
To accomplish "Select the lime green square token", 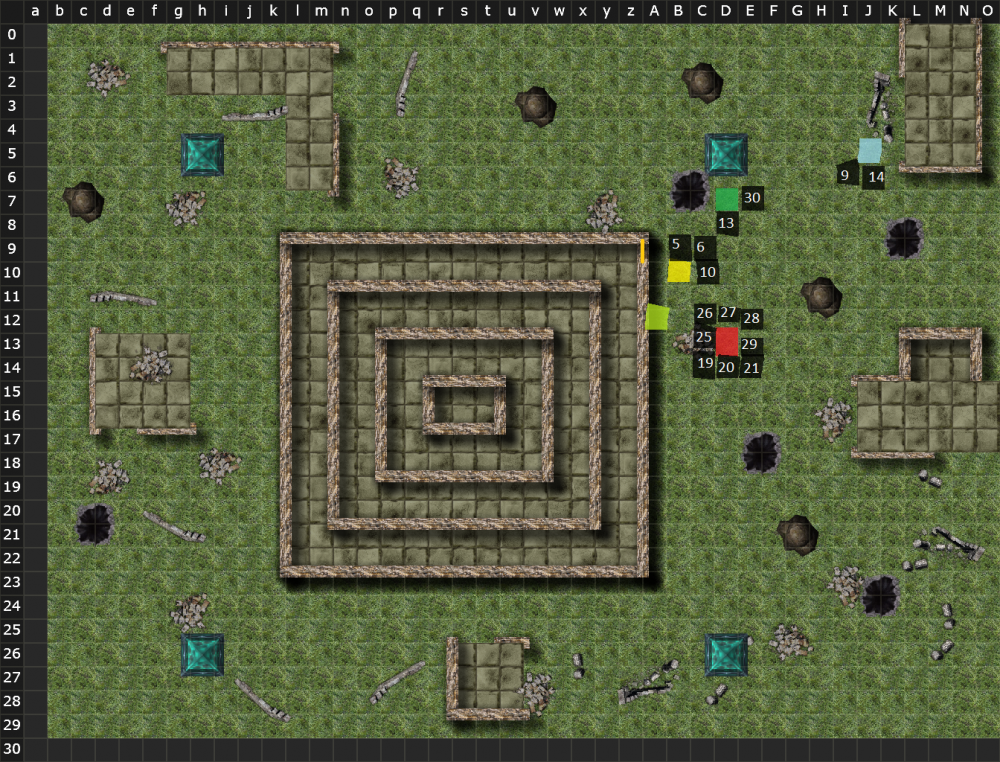I will (657, 317).
